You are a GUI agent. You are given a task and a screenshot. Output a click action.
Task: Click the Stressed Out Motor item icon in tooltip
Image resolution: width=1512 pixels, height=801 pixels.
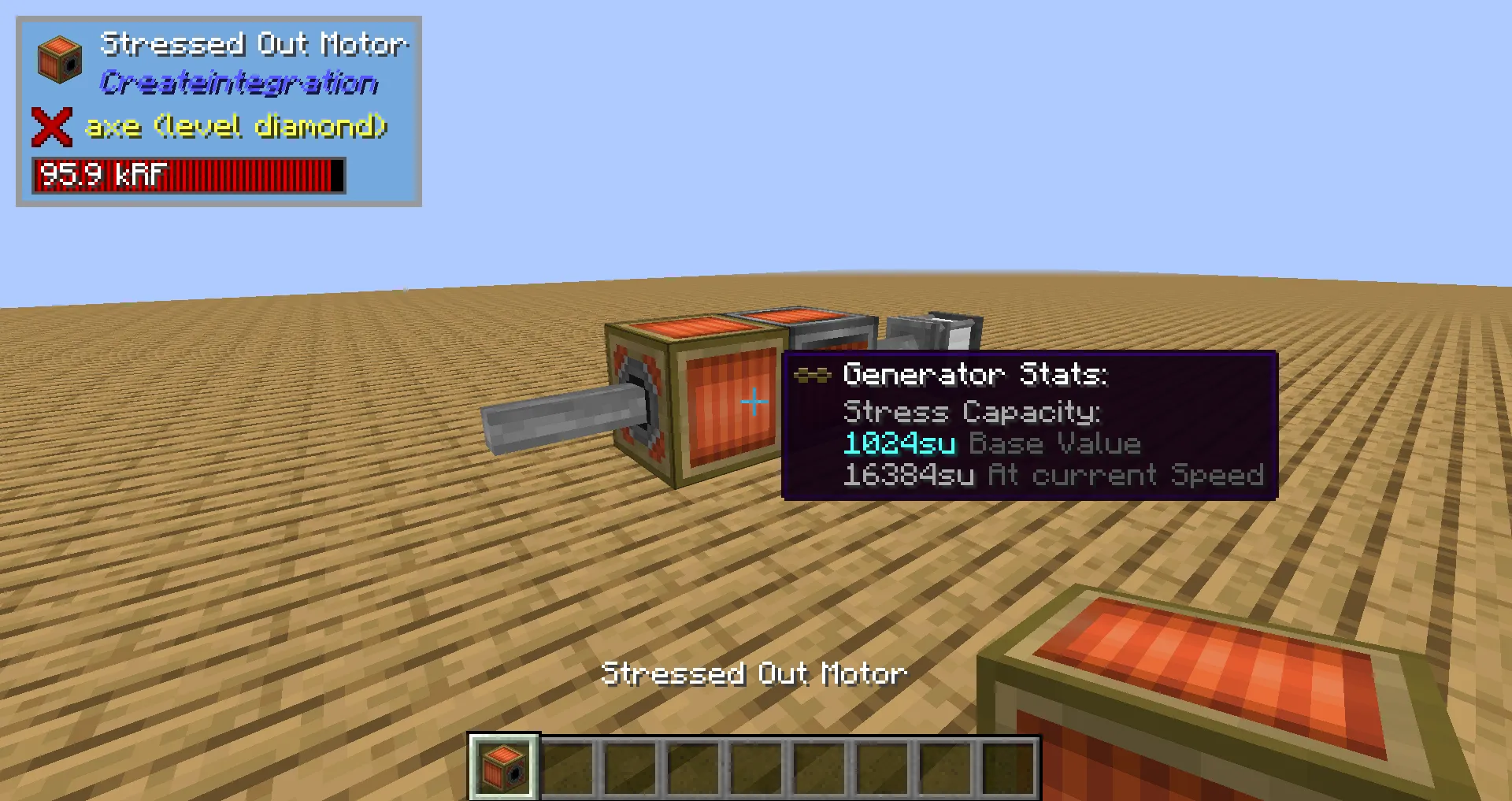click(59, 57)
